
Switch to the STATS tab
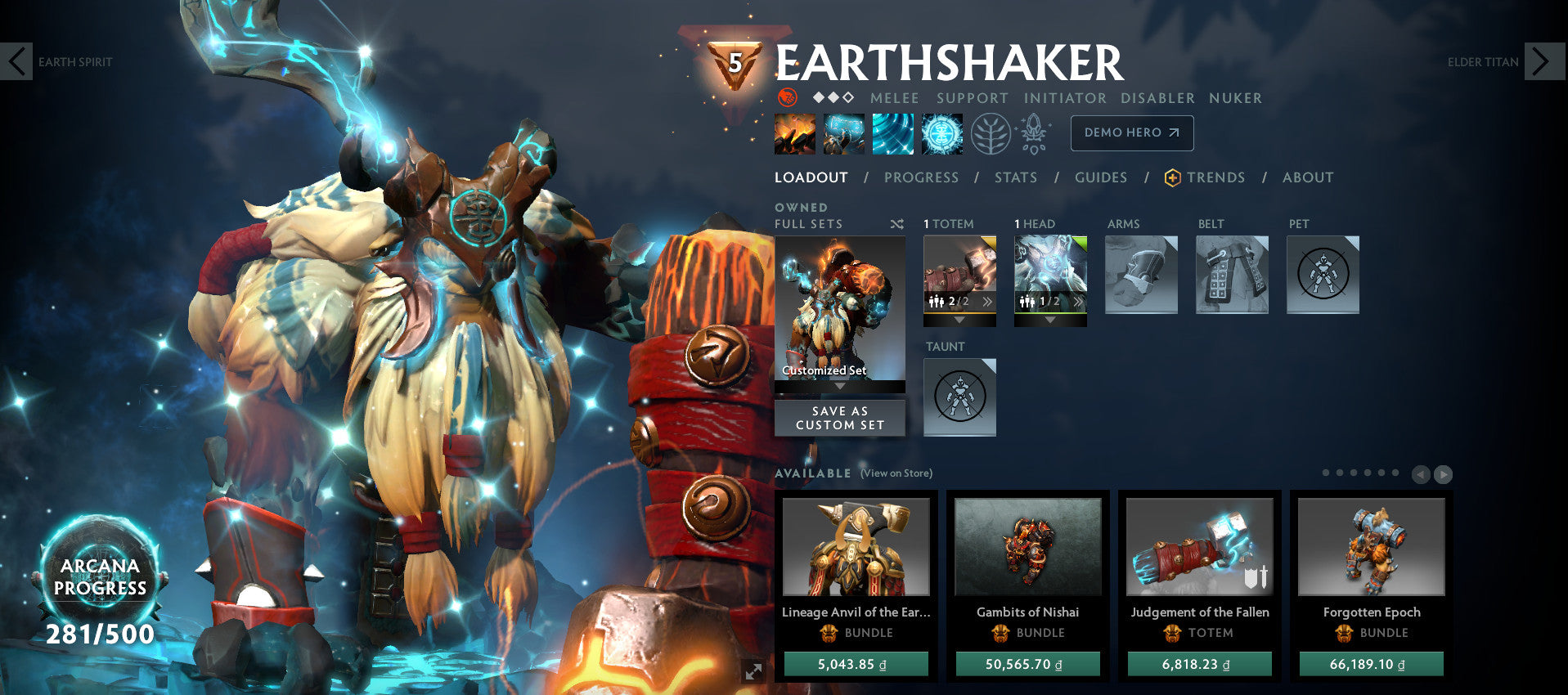click(1015, 177)
